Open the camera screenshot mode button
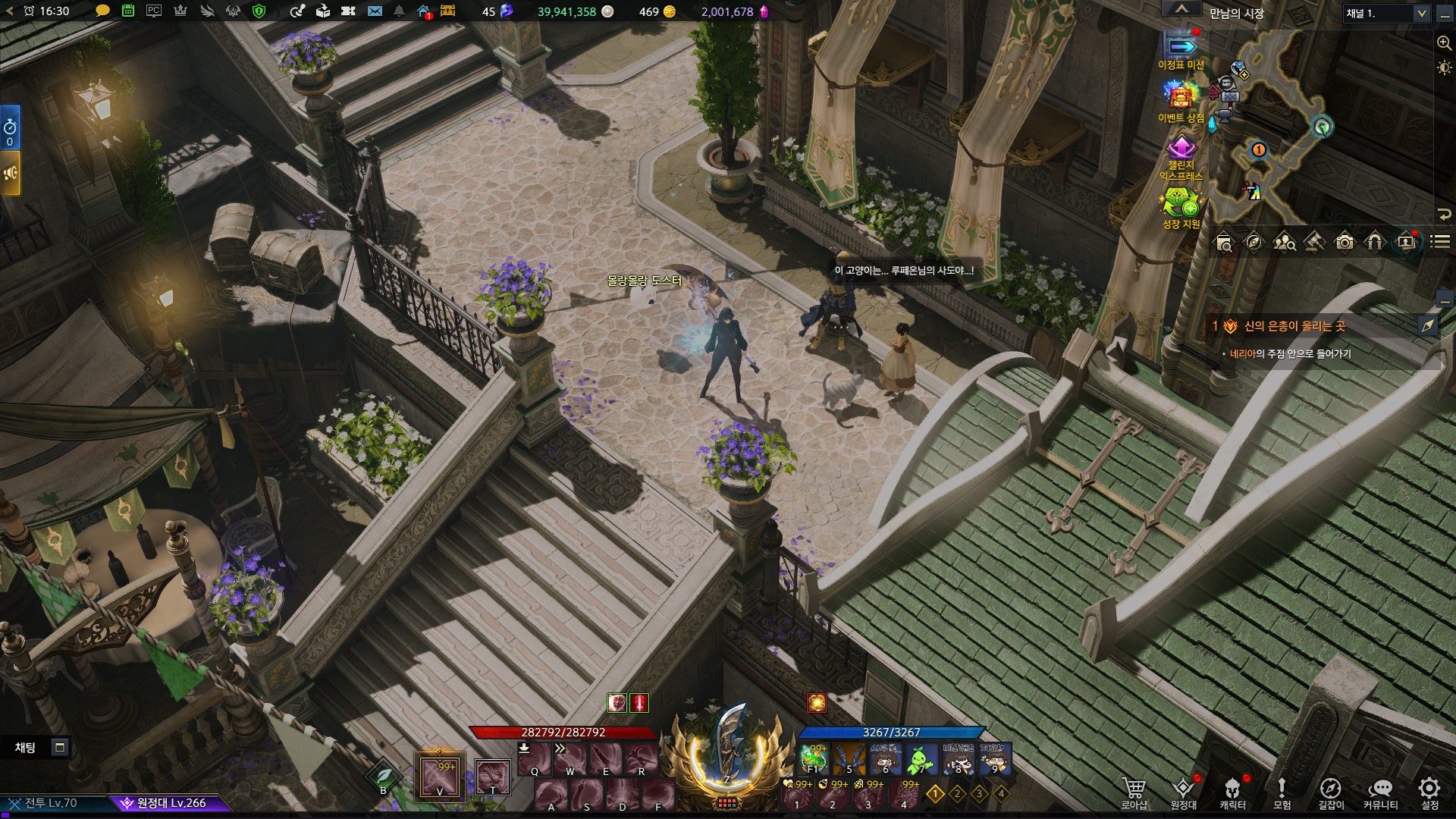Viewport: 1456px width, 819px height. pos(1345,243)
